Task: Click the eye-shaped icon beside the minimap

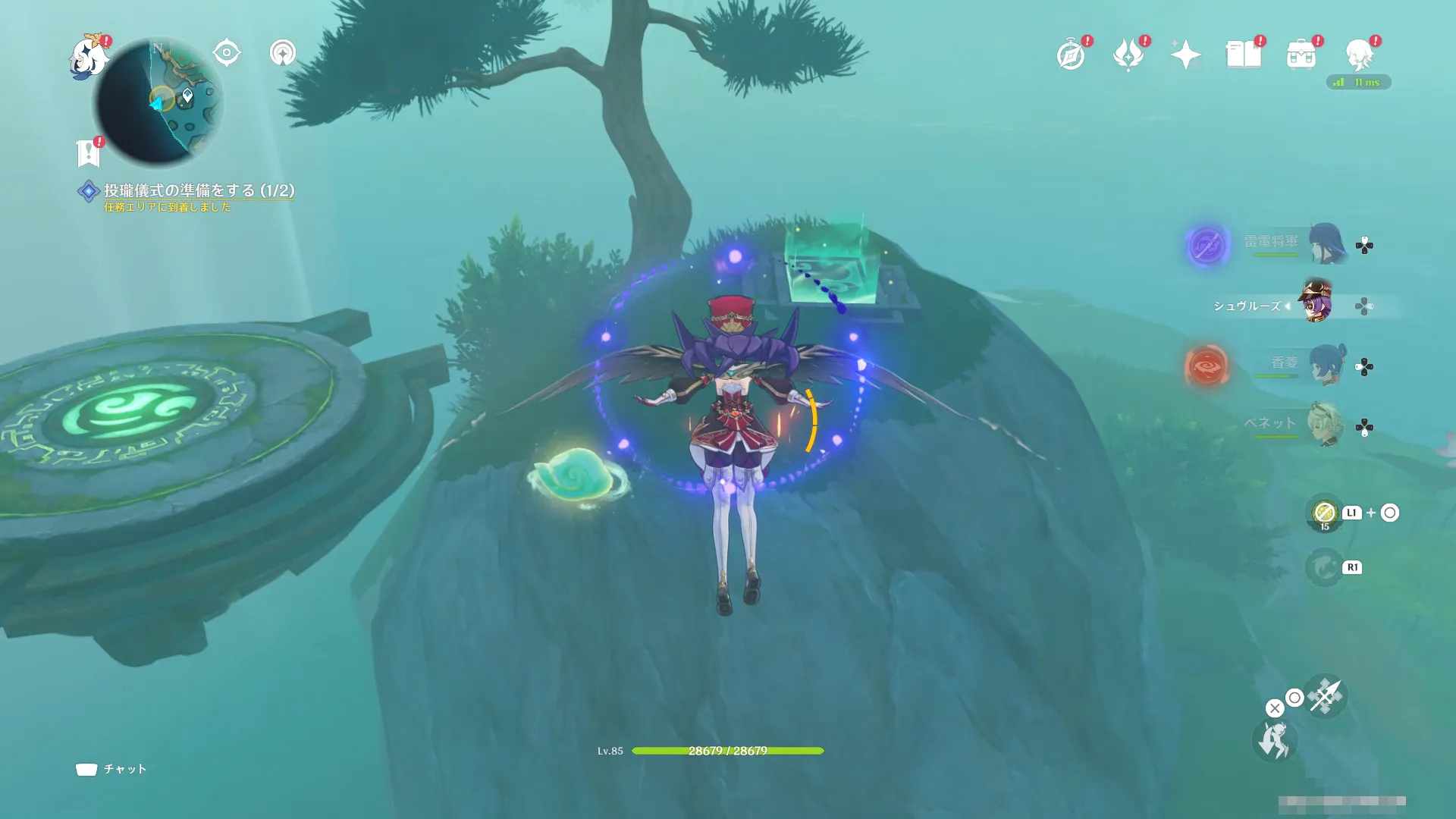Action: pos(226,53)
